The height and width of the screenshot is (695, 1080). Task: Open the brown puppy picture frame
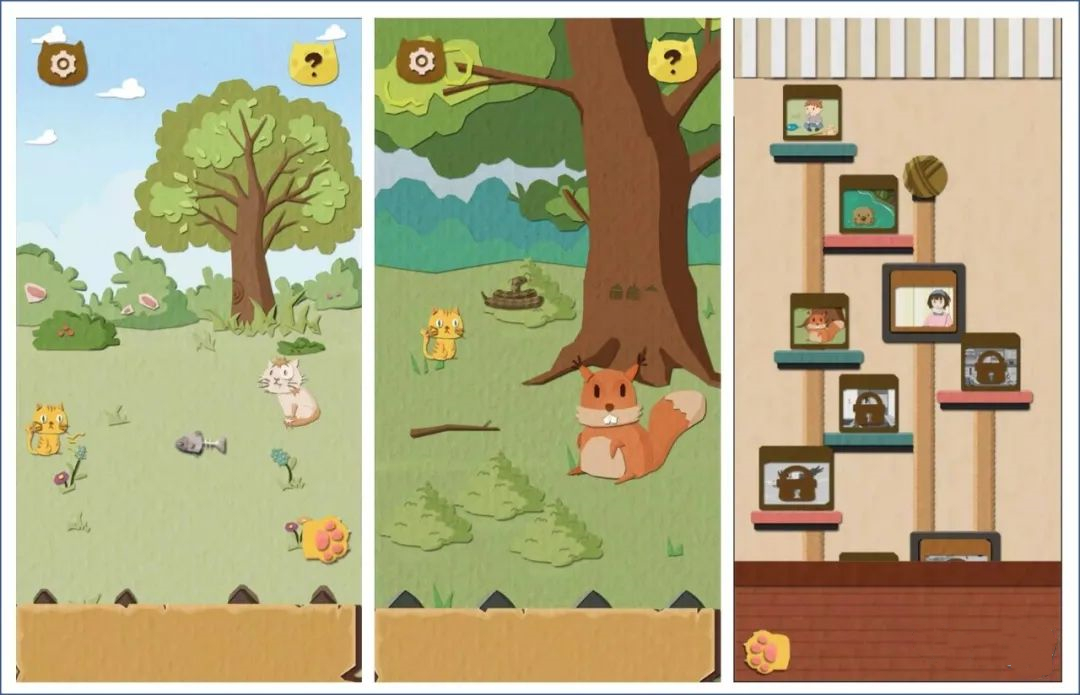coord(867,205)
